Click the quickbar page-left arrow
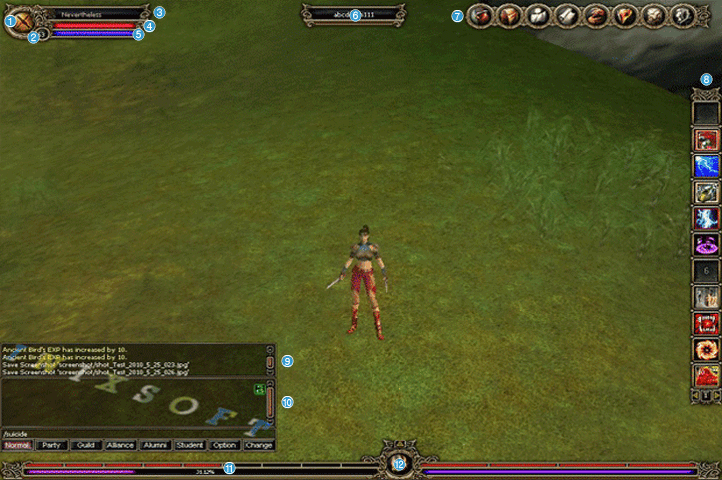This screenshot has height=480, width=722. 696,397
